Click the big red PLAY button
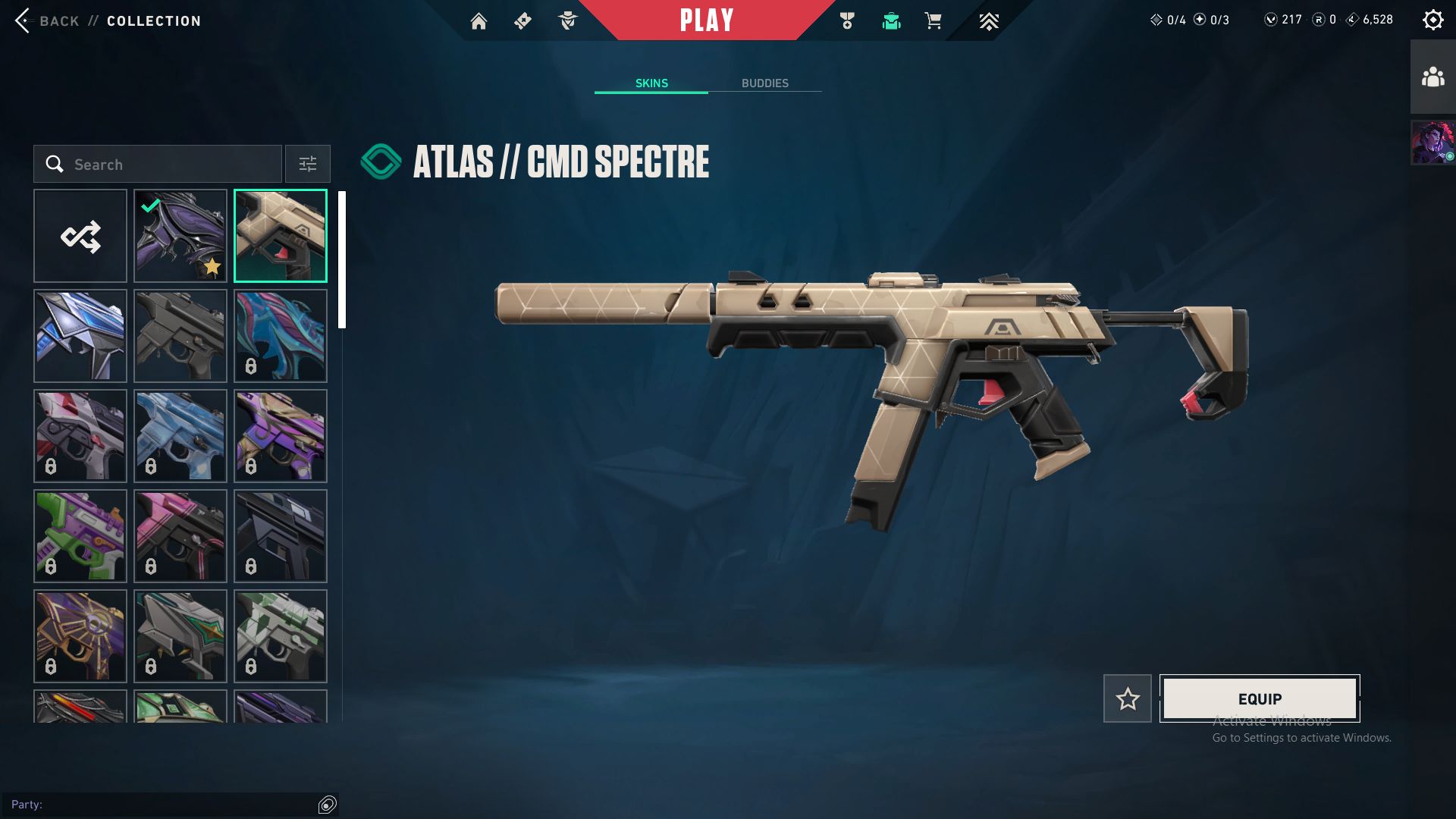The image size is (1456, 819). [706, 20]
